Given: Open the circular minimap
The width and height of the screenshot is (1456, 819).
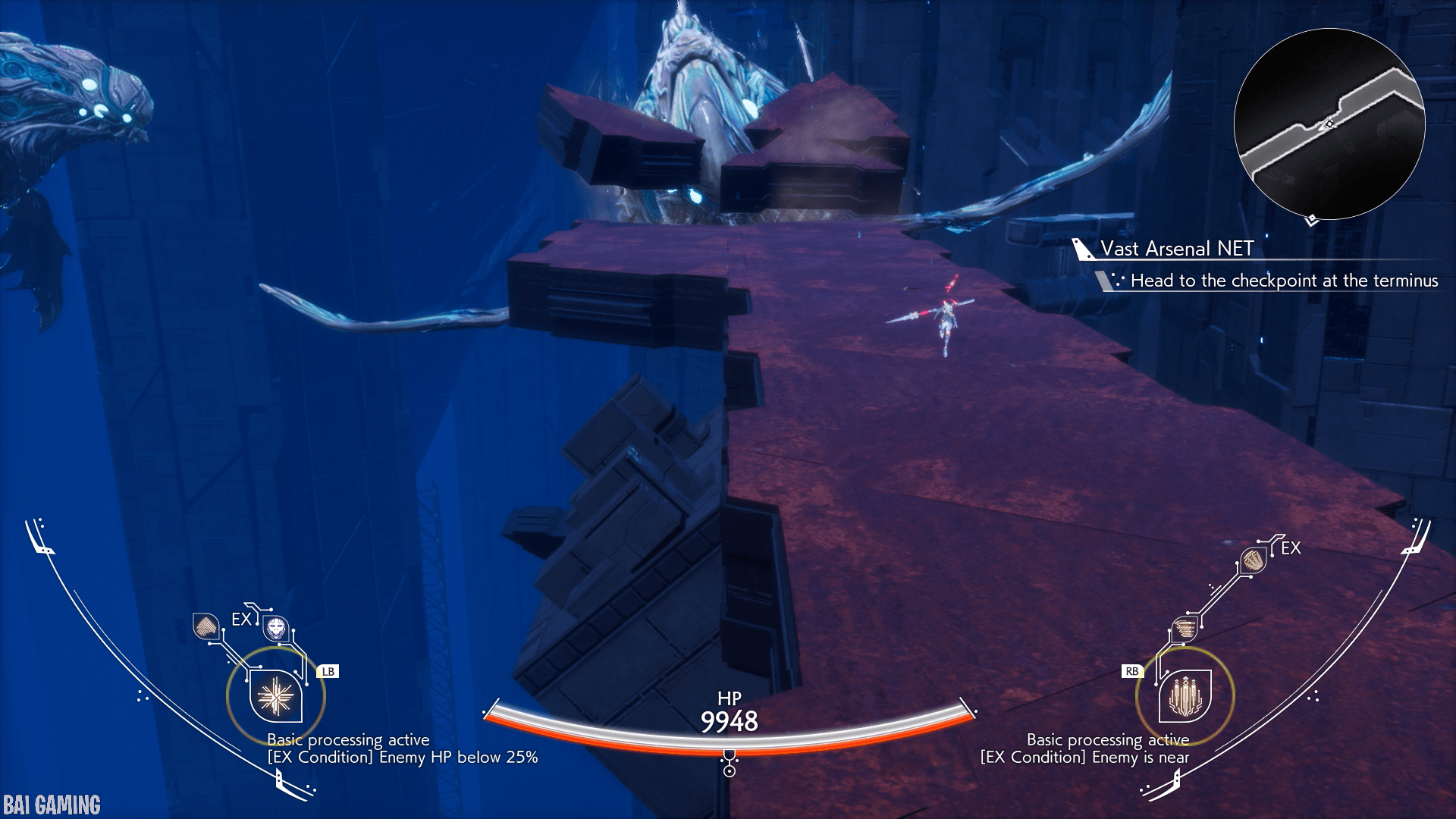Looking at the screenshot, I should (1329, 124).
